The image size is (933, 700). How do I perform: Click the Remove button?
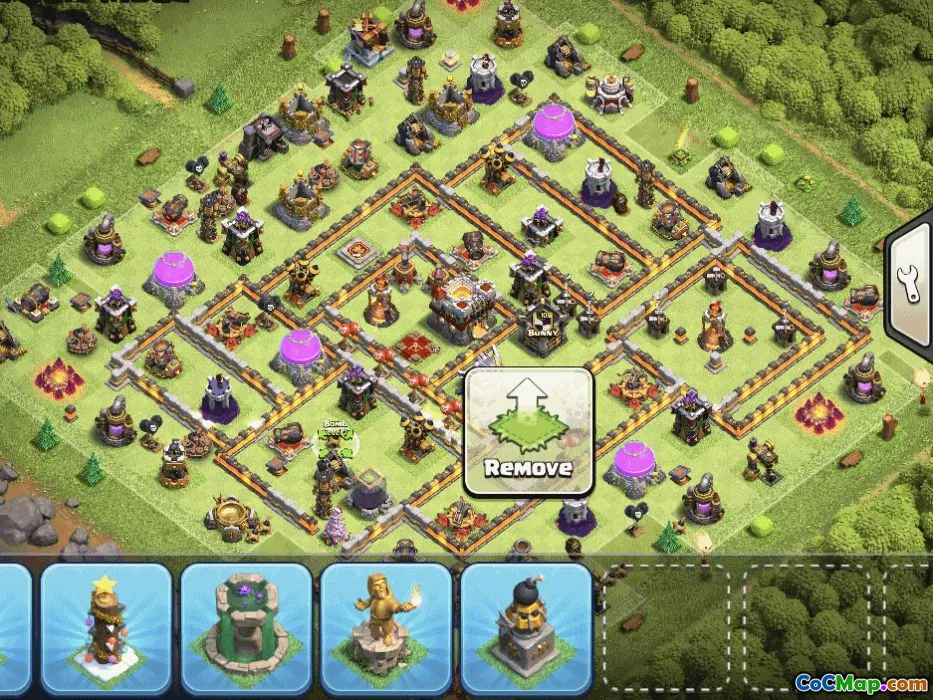(529, 431)
